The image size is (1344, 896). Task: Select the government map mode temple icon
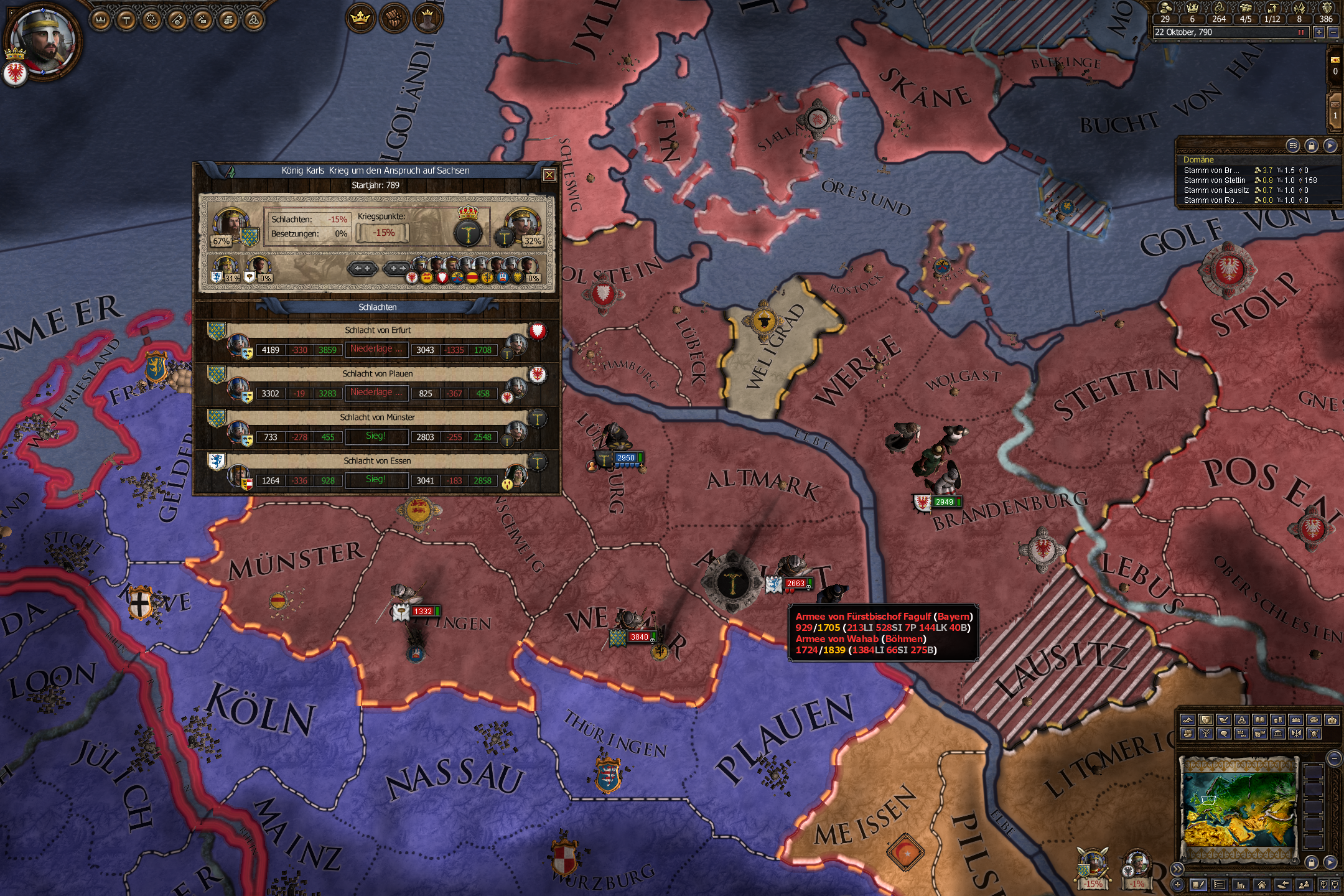click(1278, 734)
